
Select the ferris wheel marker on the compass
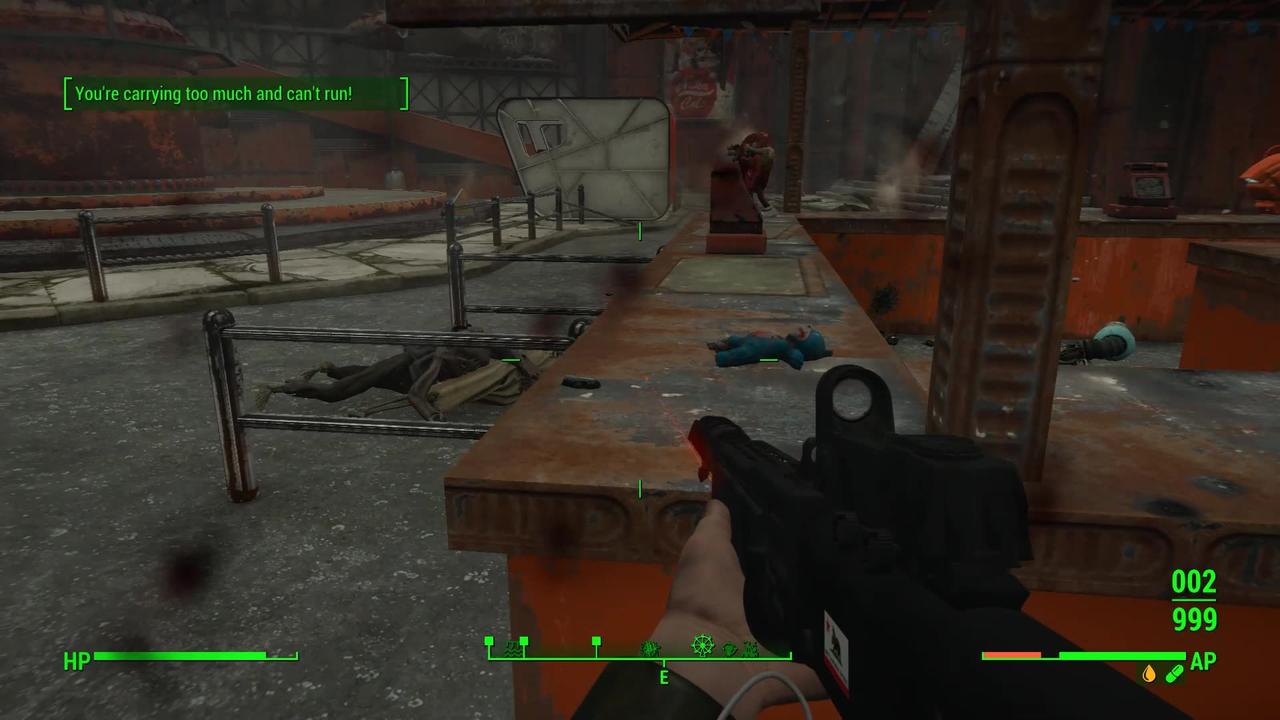click(703, 647)
